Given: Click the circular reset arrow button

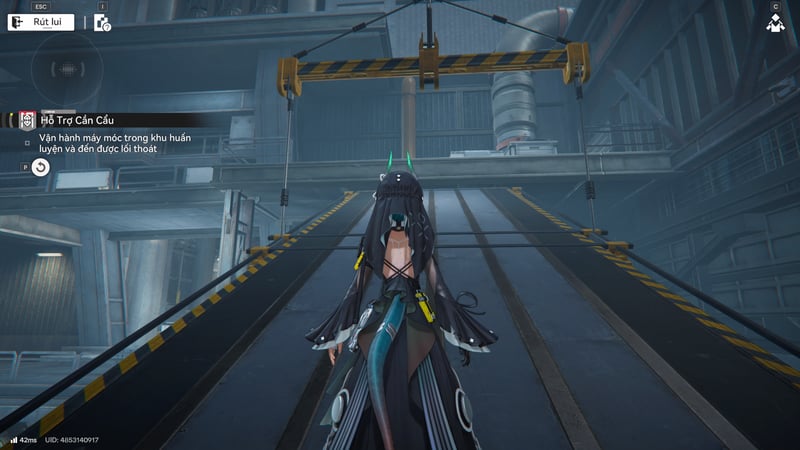Looking at the screenshot, I should (41, 167).
